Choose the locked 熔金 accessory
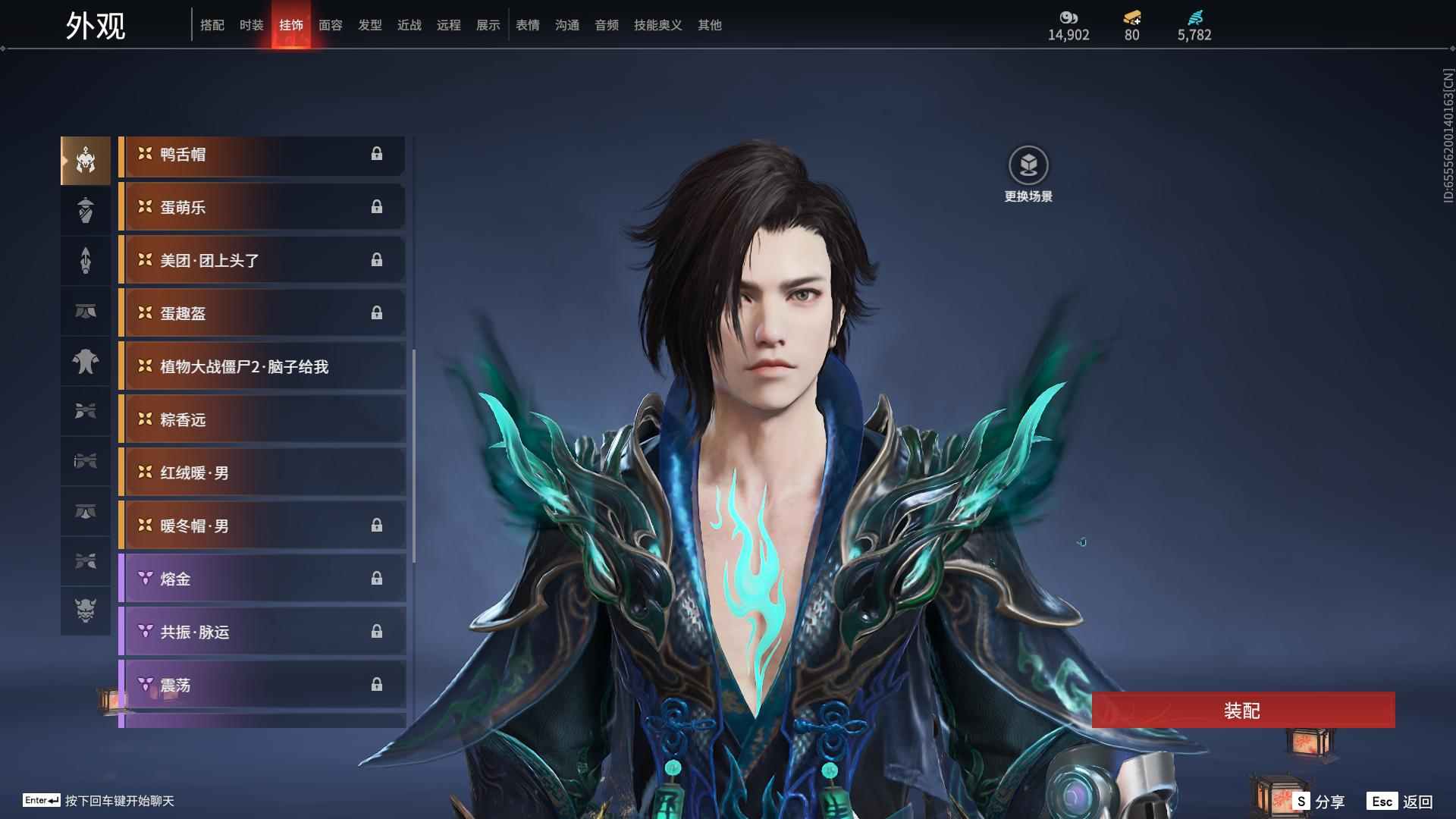Screen dimensions: 1456x819 (x=262, y=579)
